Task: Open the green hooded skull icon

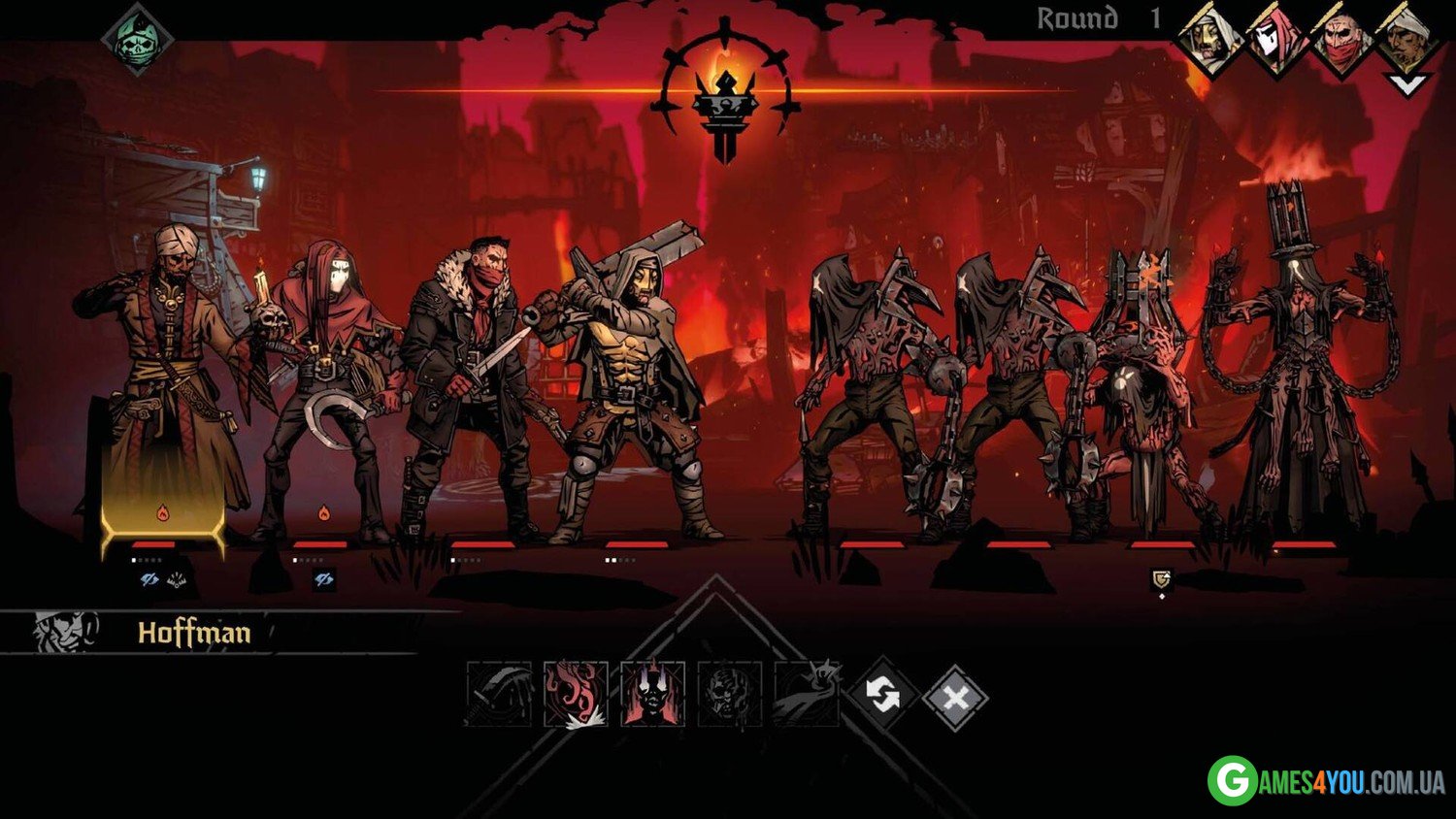Action: pyautogui.click(x=138, y=41)
